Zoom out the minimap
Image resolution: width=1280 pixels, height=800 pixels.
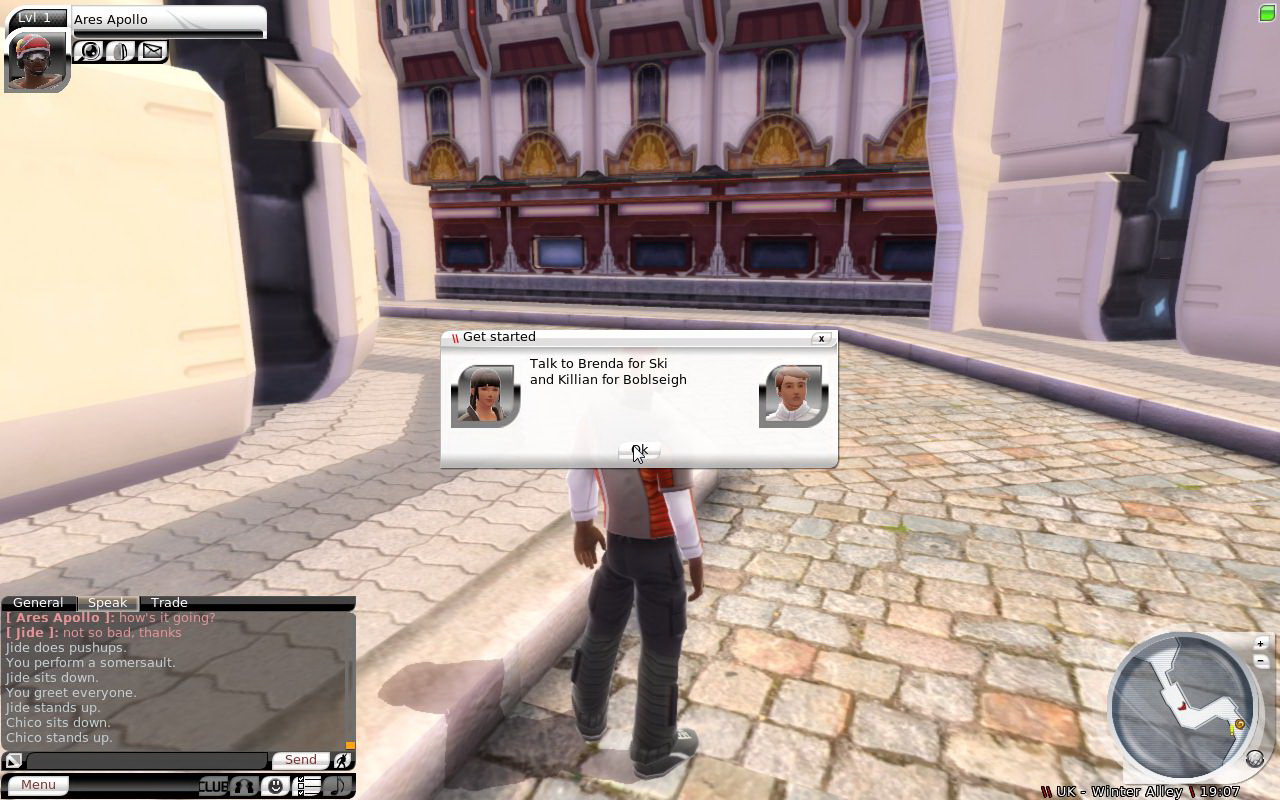pos(1260,661)
